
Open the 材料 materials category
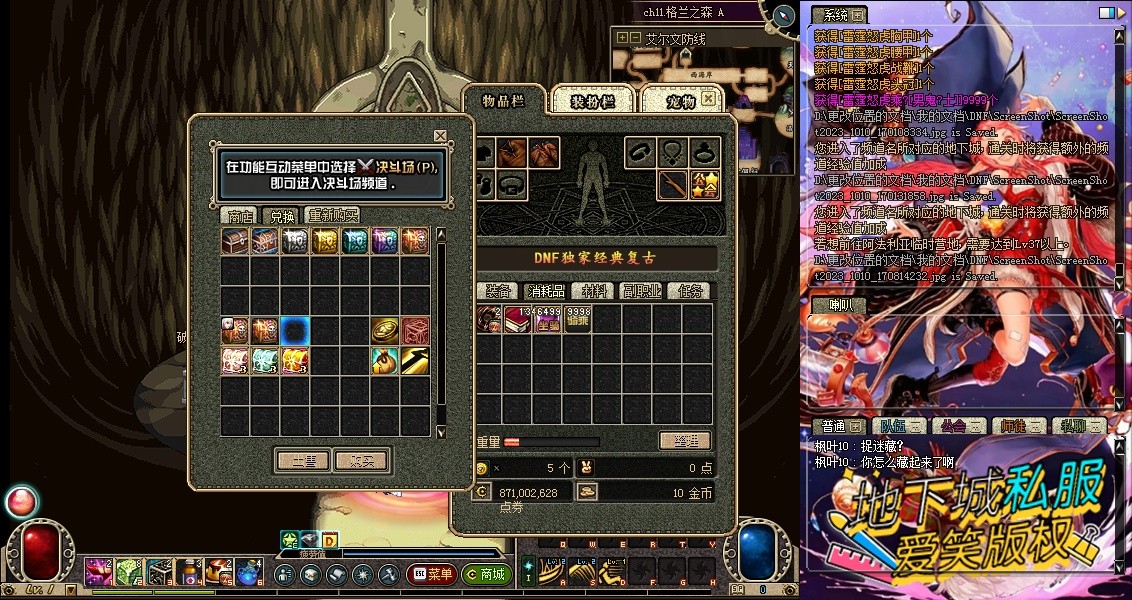[595, 291]
